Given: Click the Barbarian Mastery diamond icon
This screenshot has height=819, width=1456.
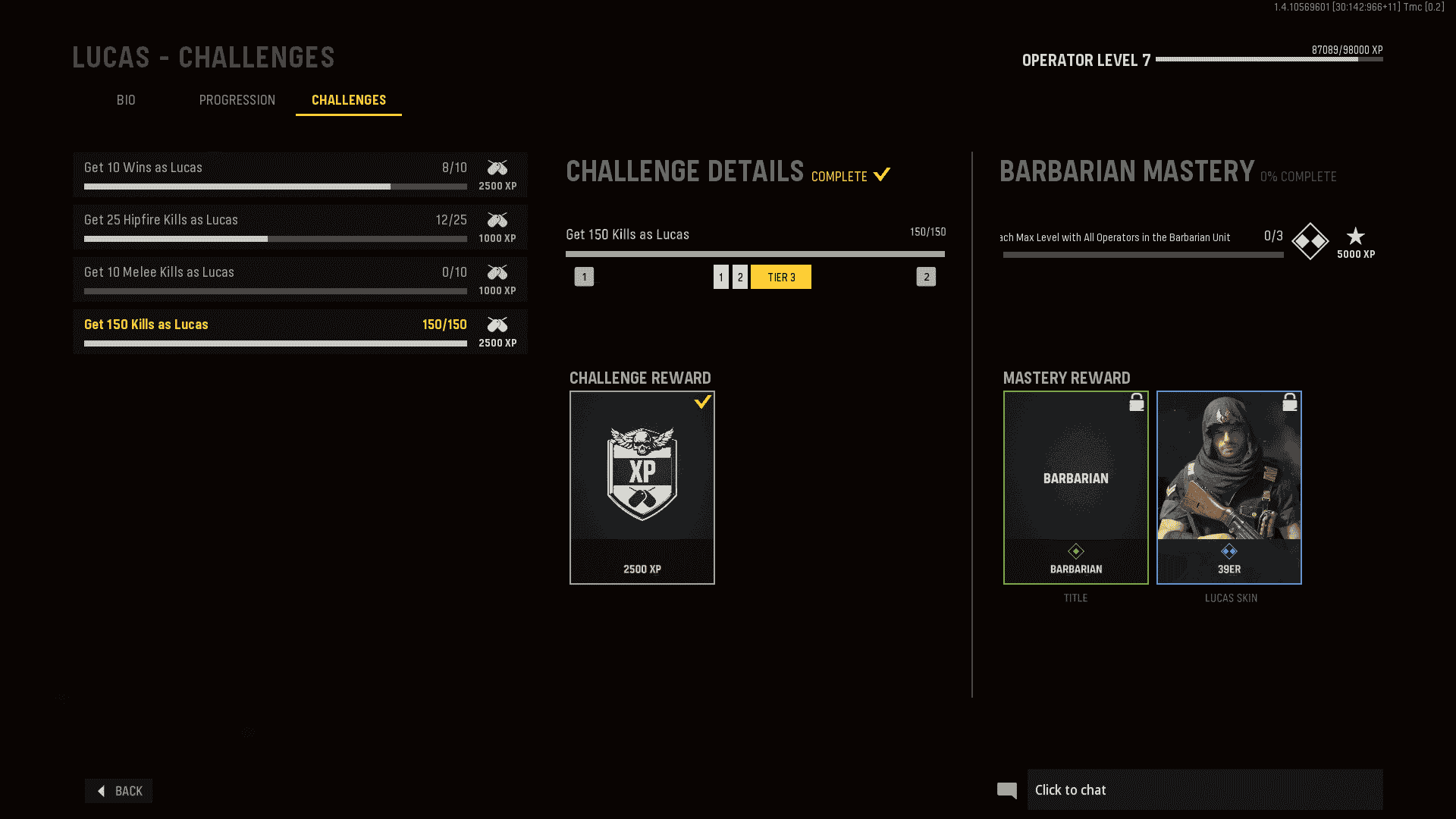Looking at the screenshot, I should click(1310, 242).
